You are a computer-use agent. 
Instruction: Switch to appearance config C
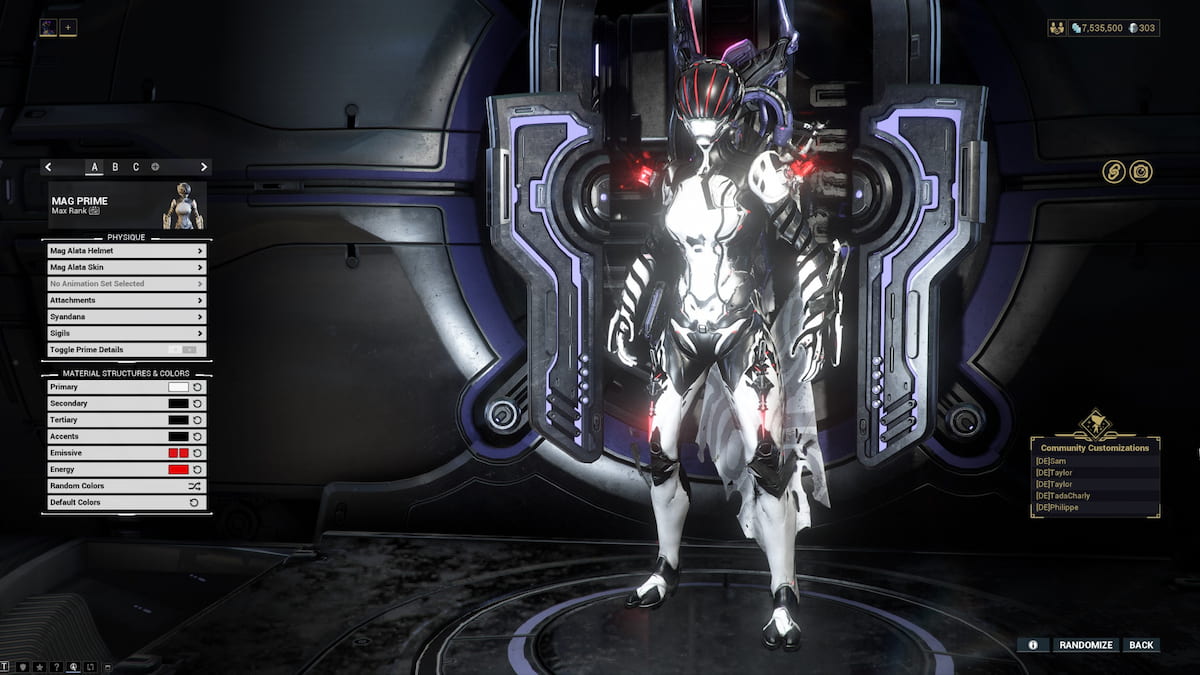pos(136,167)
